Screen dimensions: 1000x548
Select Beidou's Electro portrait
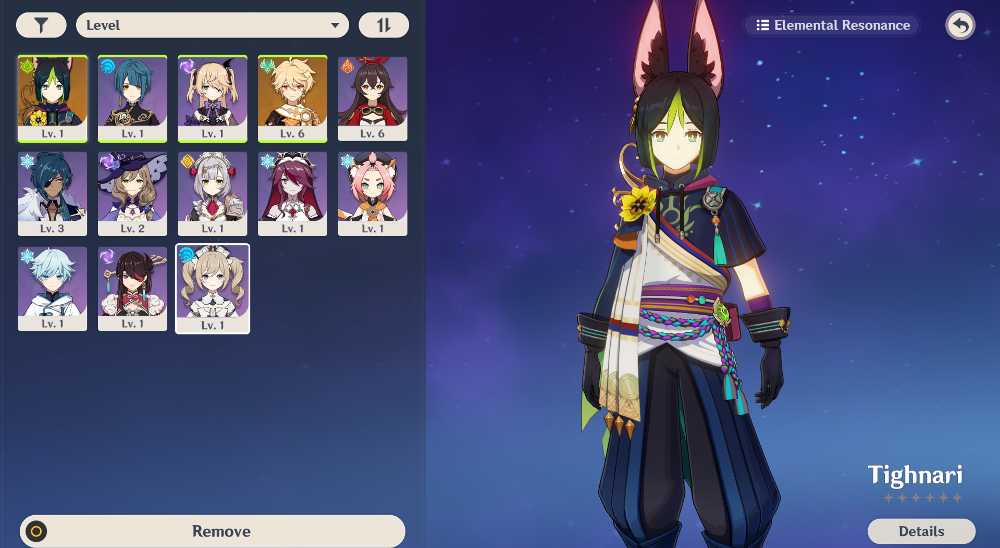click(x=133, y=288)
